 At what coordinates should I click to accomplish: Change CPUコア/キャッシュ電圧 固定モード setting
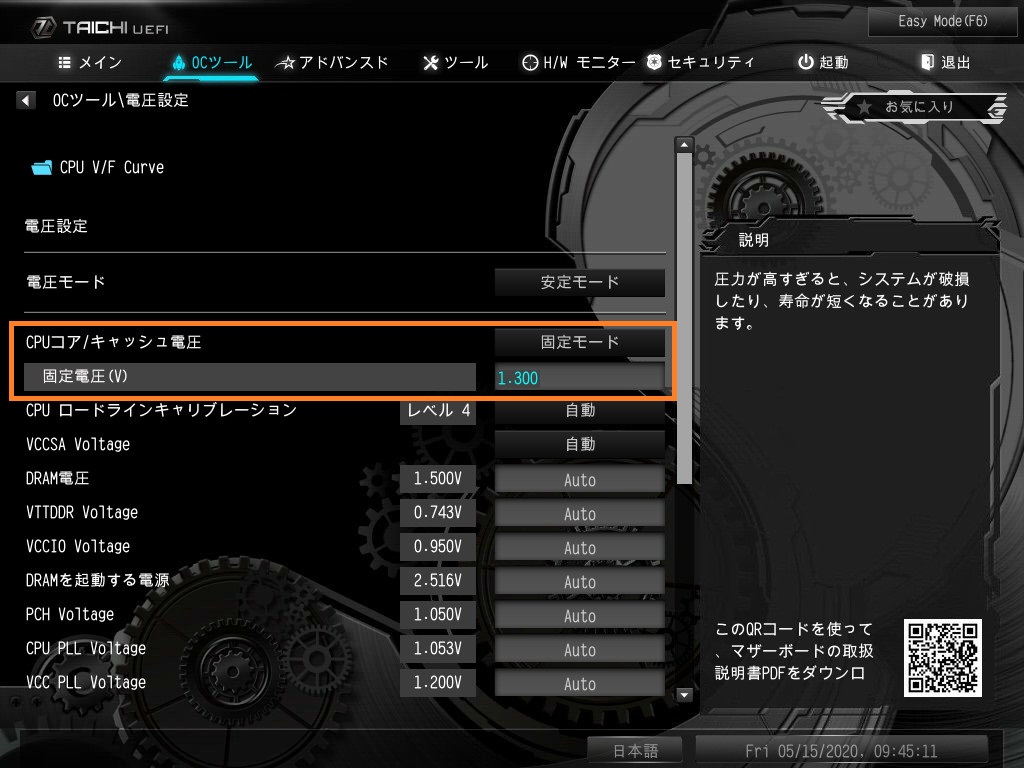[580, 342]
